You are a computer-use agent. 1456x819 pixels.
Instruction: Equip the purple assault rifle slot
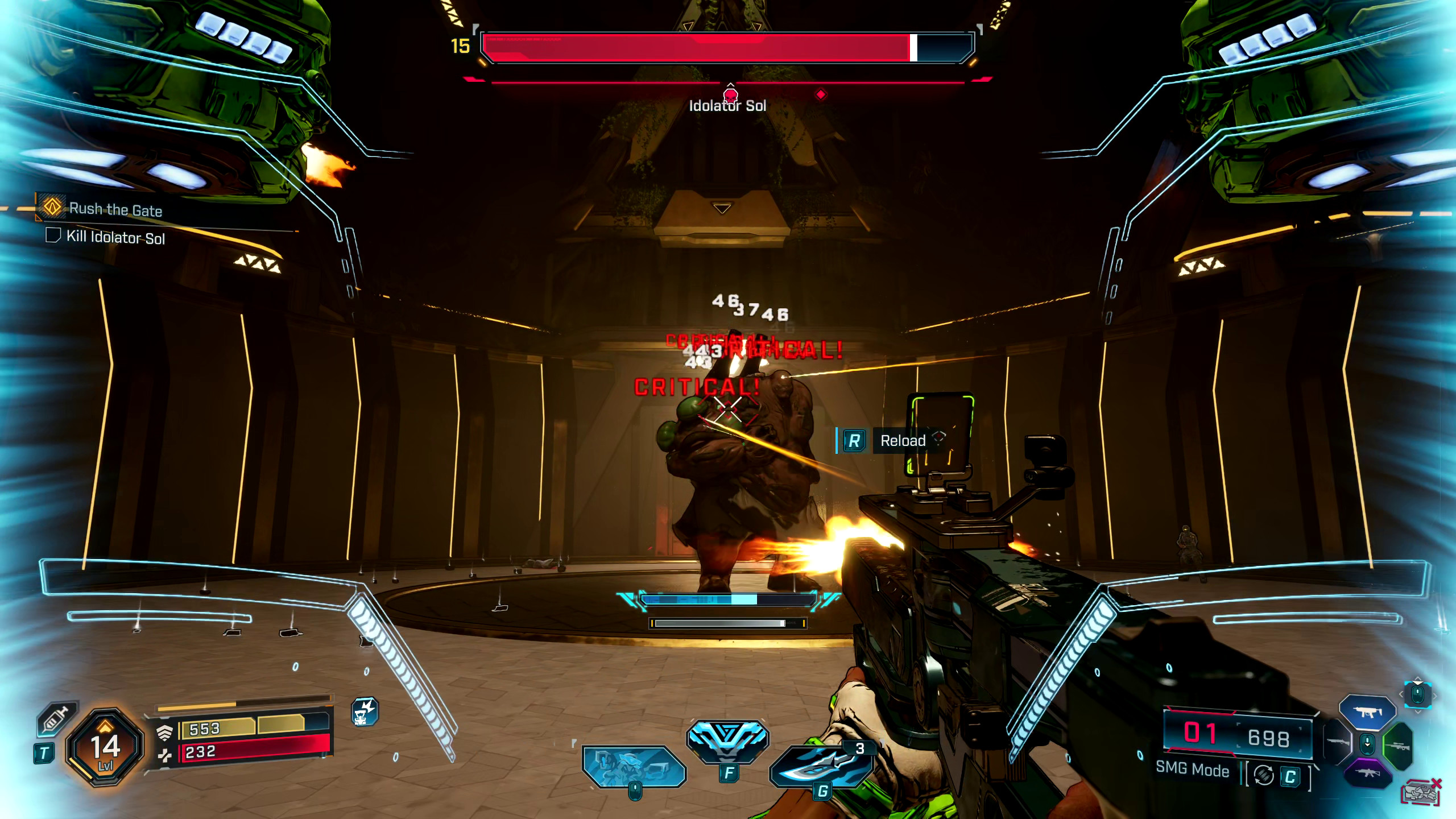click(x=1368, y=774)
